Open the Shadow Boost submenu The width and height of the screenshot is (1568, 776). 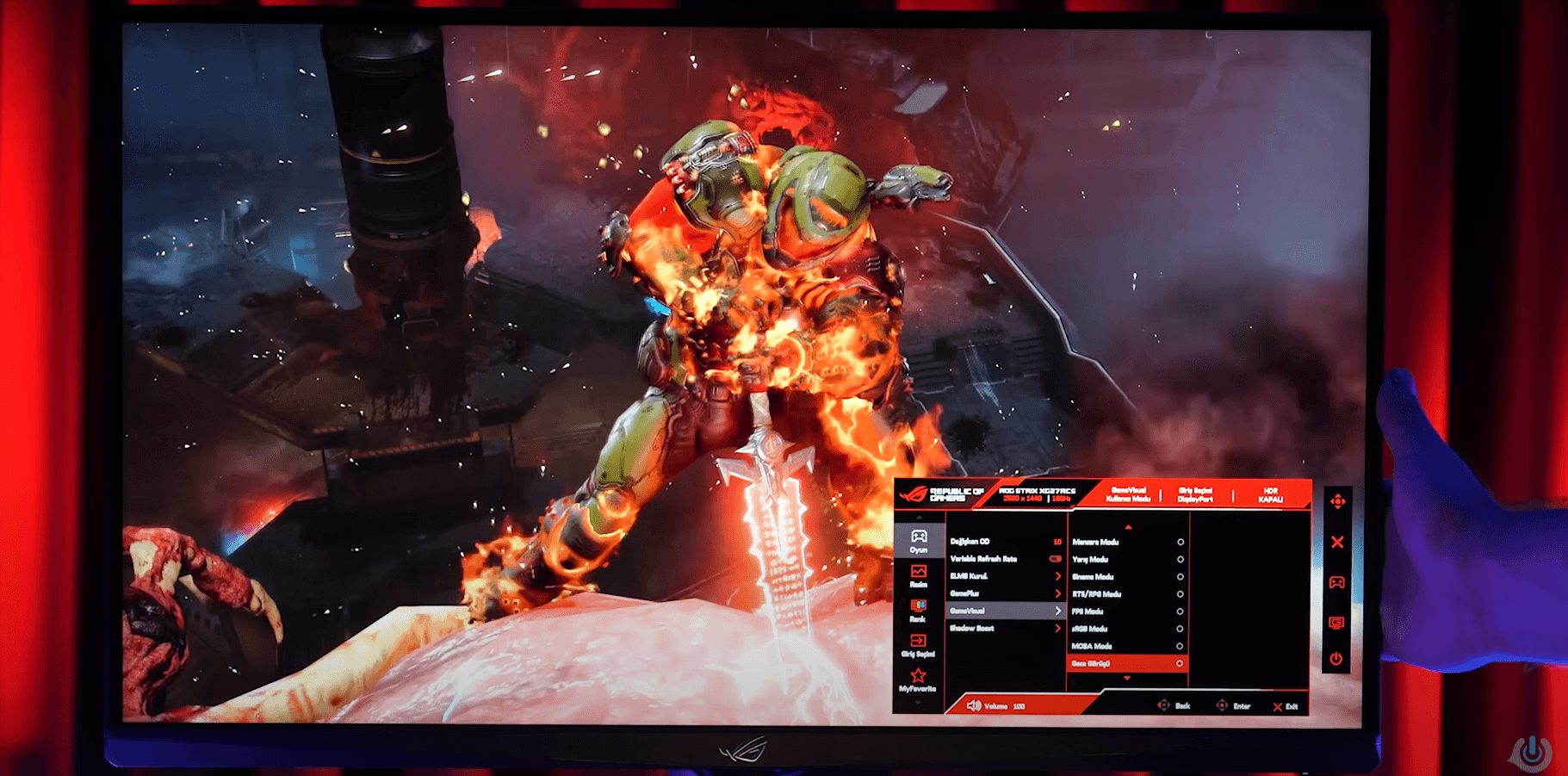click(x=1005, y=629)
